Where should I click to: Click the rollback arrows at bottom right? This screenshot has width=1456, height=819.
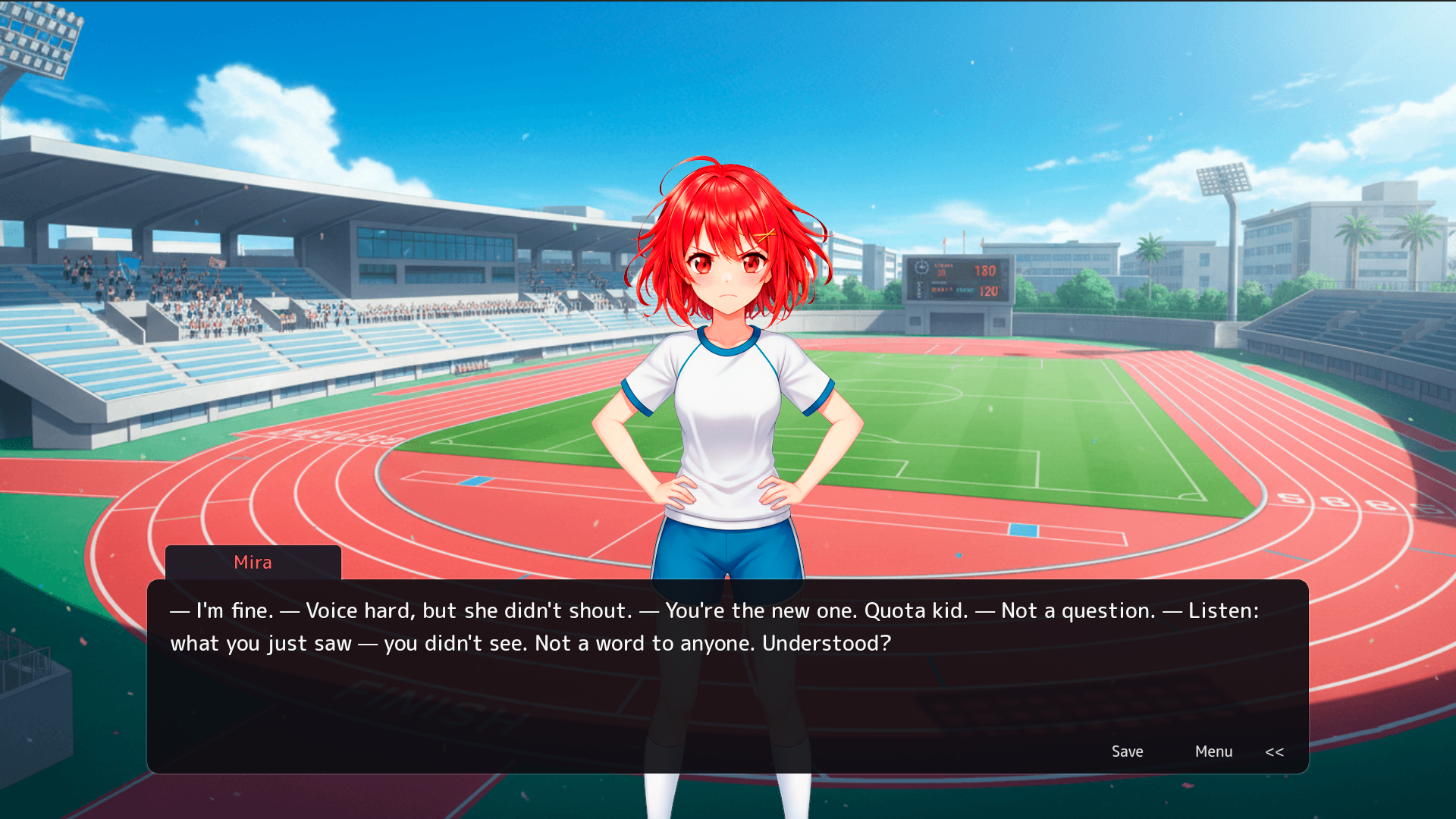pos(1274,752)
